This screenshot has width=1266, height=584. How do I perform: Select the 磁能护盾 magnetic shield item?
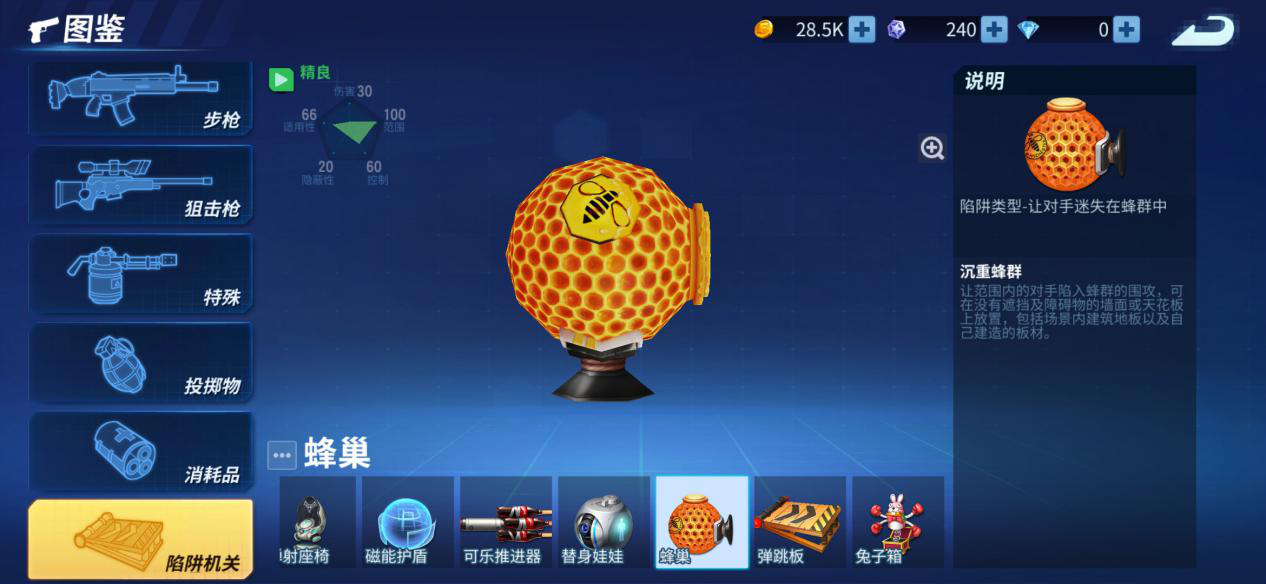[x=407, y=522]
